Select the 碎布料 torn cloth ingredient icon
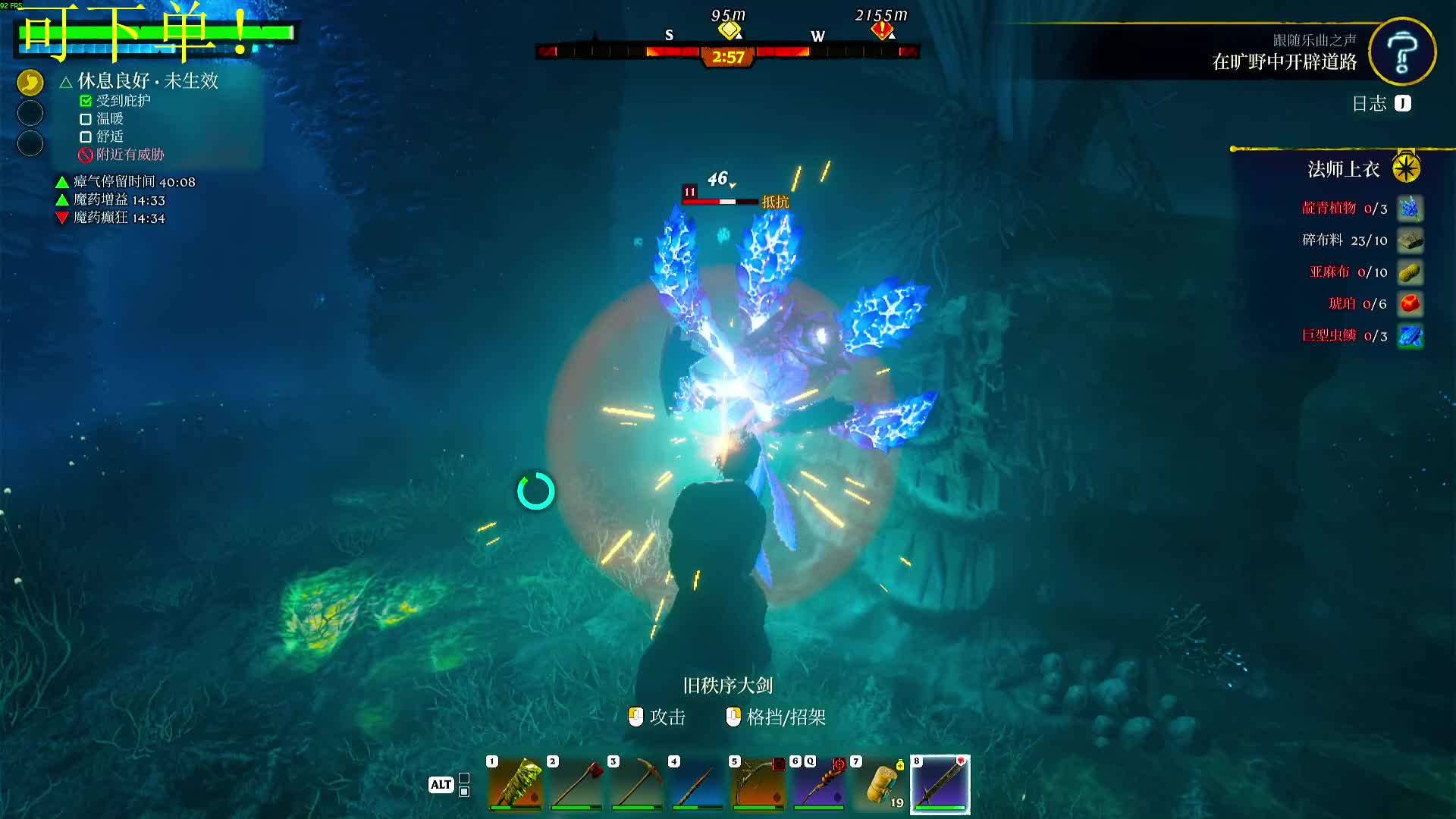This screenshot has height=819, width=1456. (1410, 240)
